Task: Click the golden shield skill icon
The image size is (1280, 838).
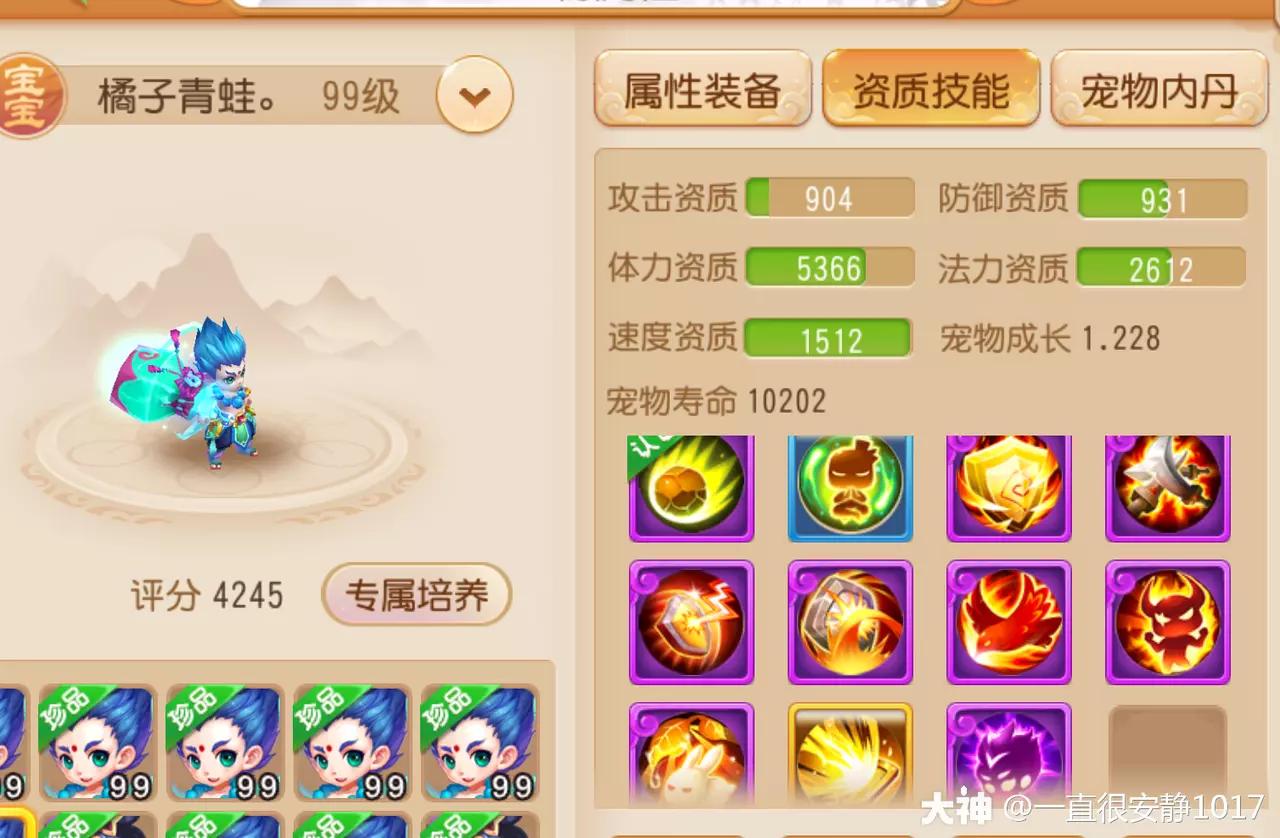Action: [x=1009, y=487]
